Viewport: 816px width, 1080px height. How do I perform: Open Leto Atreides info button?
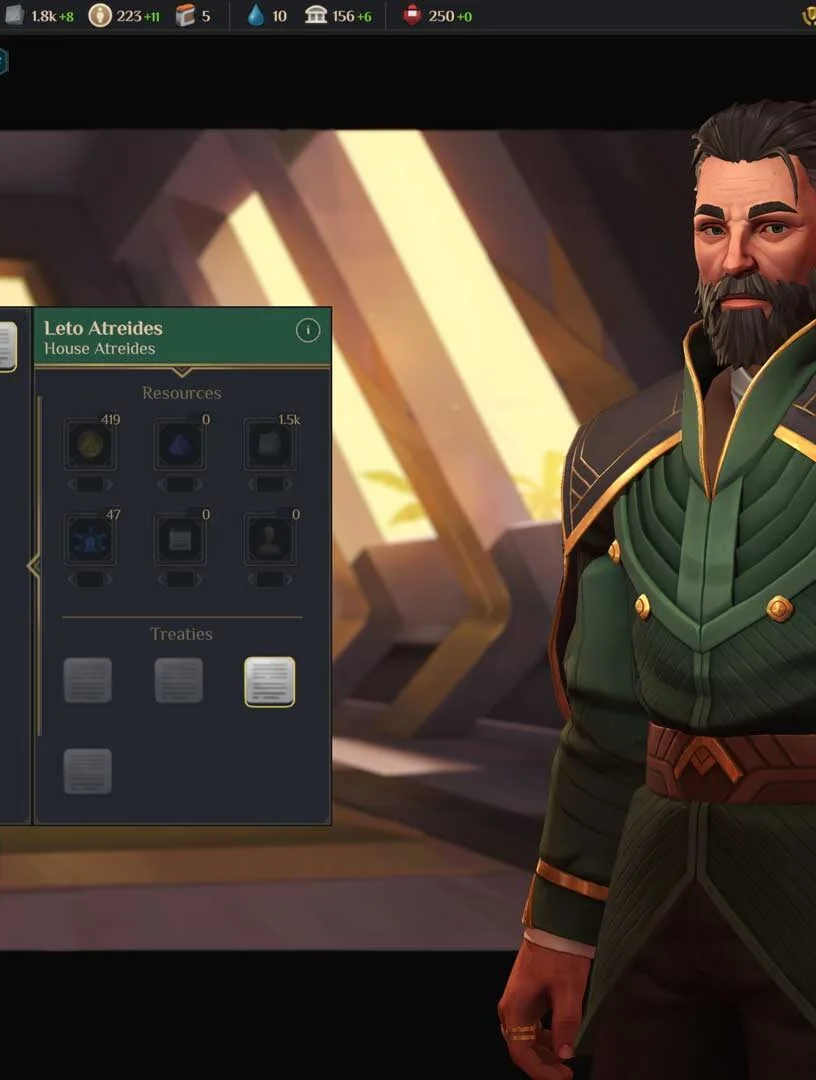tap(308, 330)
